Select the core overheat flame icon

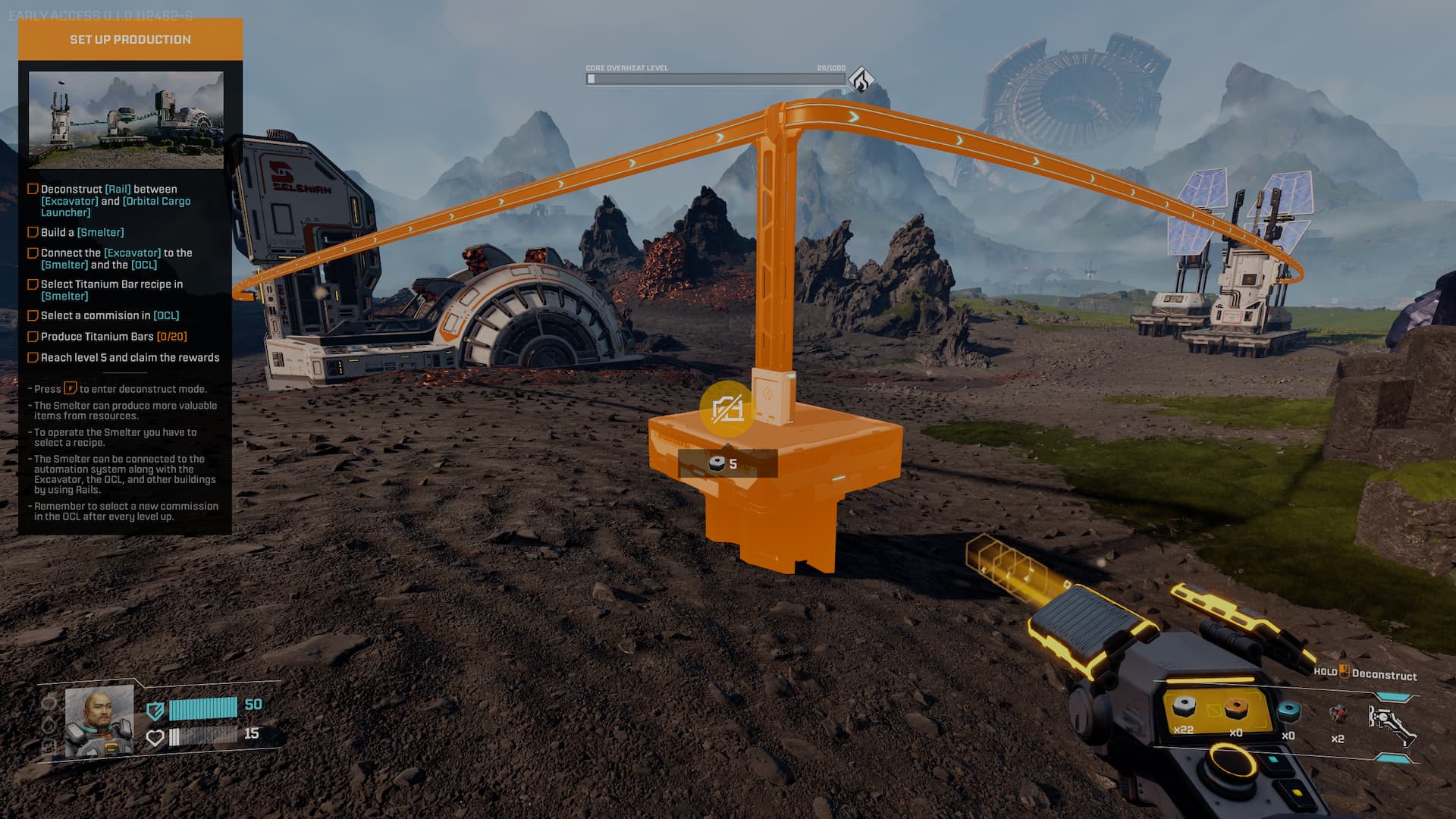pyautogui.click(x=861, y=78)
